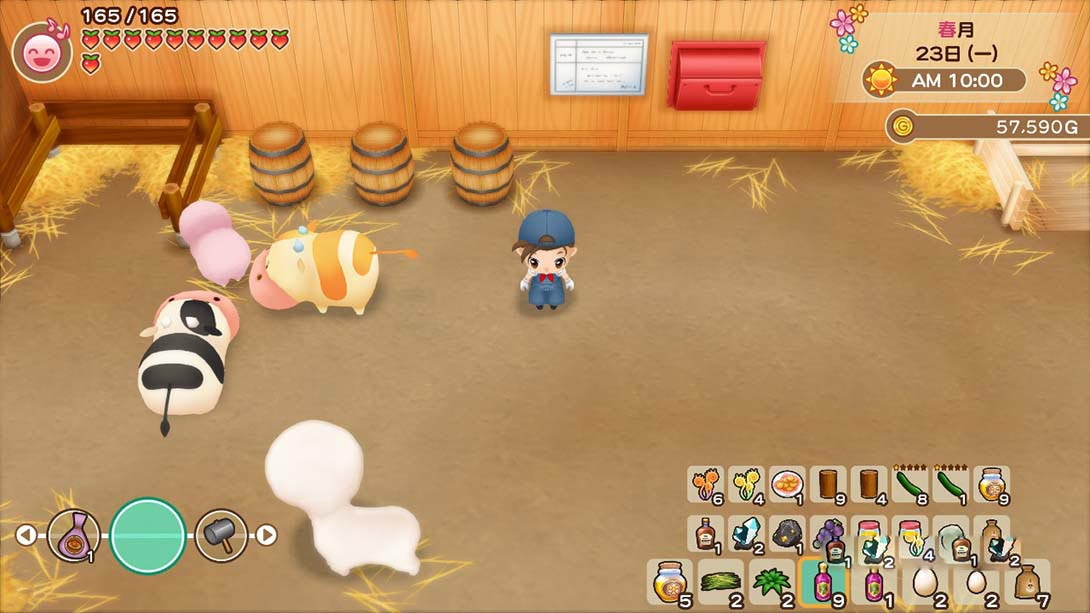Cycle tools with the left arrow
This screenshot has width=1090, height=613.
(25, 535)
